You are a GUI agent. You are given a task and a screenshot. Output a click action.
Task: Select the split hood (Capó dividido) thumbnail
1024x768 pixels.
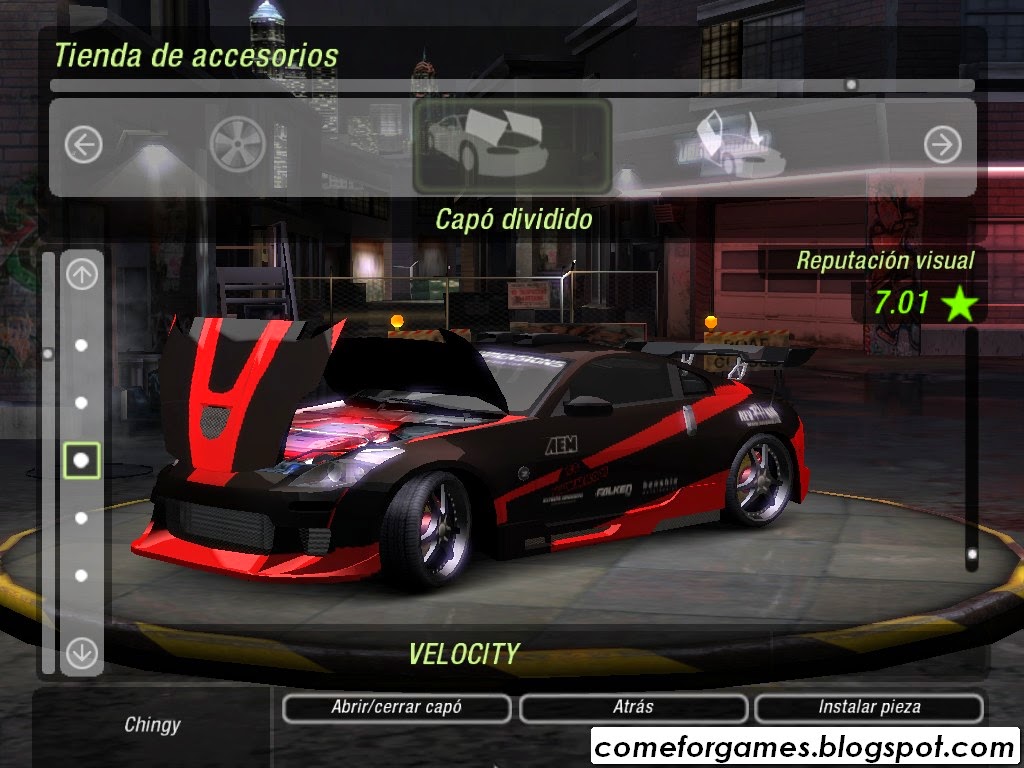click(512, 146)
